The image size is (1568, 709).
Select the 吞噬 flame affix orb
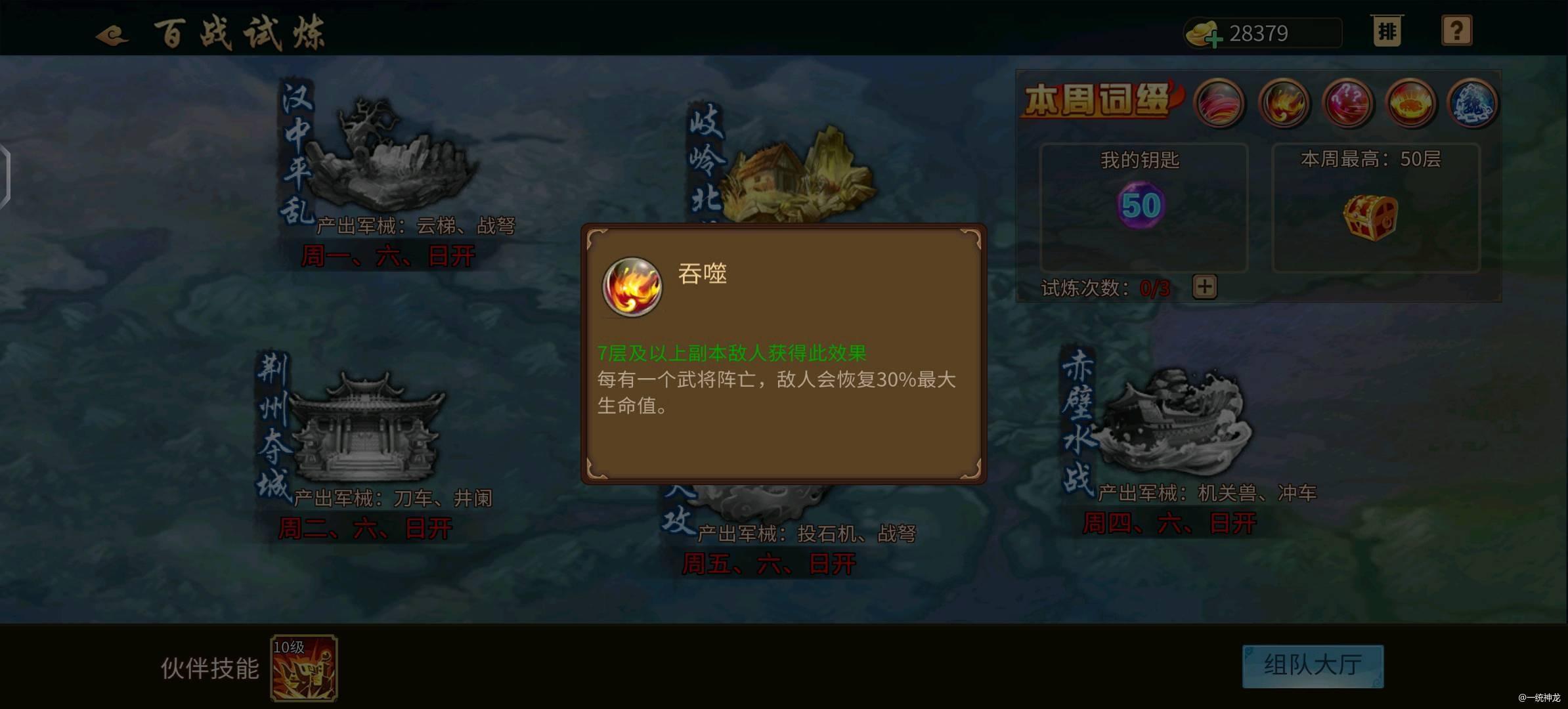click(x=1284, y=104)
